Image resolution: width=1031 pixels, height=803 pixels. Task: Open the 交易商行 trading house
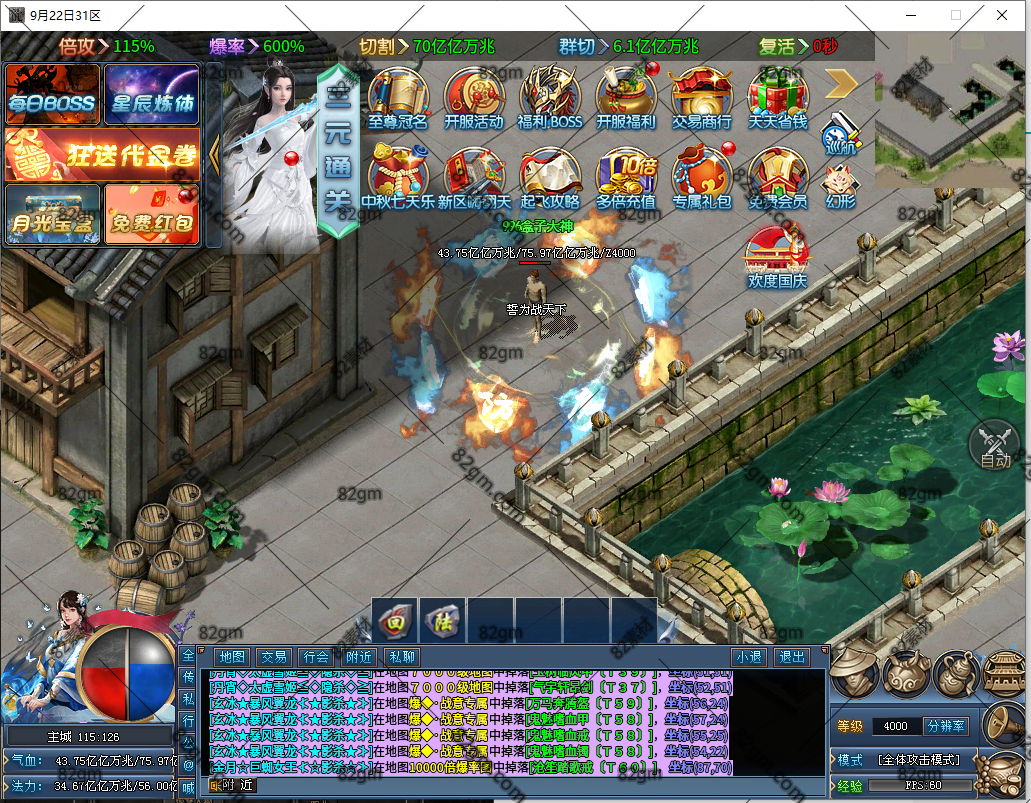[701, 98]
